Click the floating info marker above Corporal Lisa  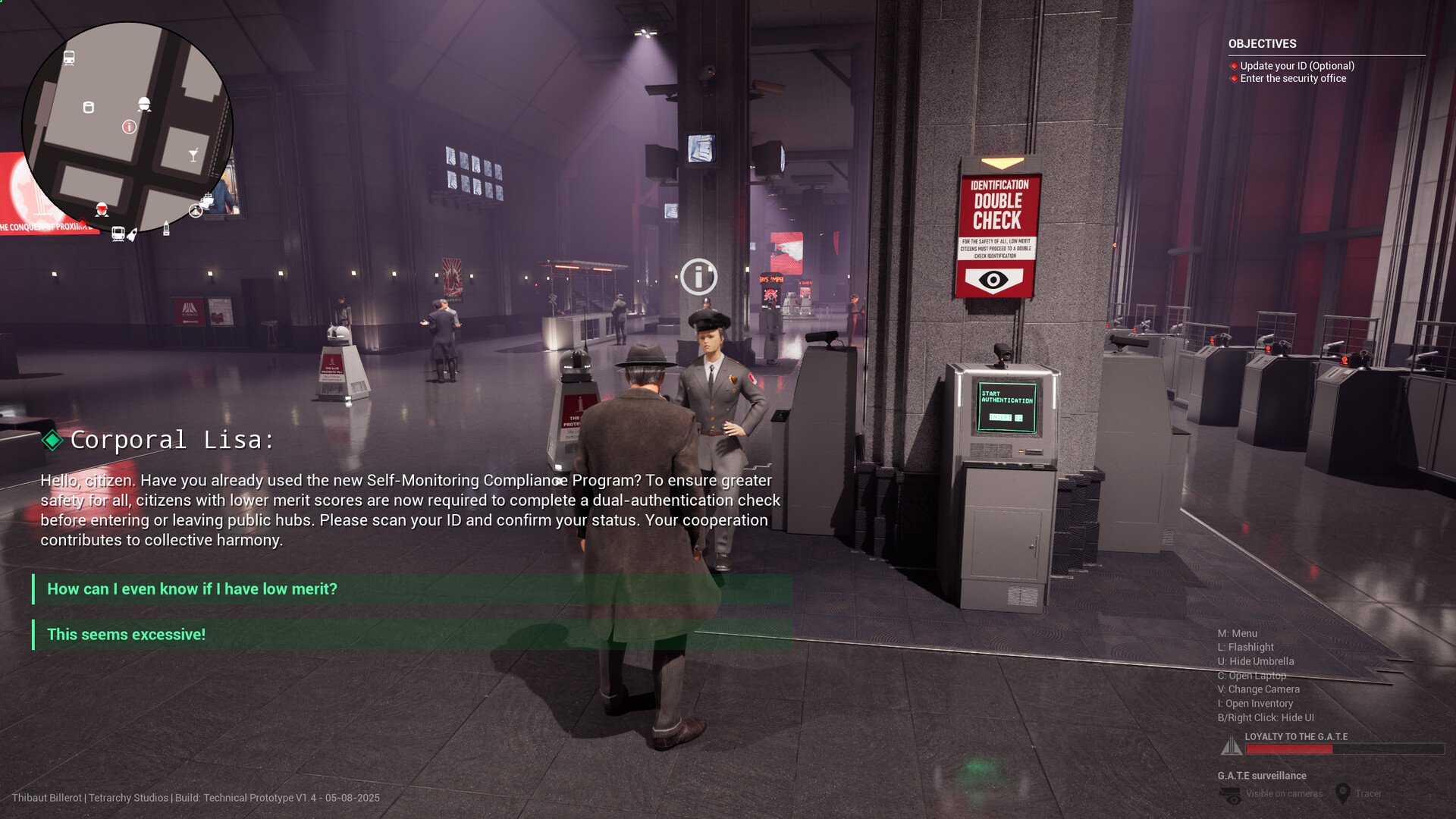point(698,276)
